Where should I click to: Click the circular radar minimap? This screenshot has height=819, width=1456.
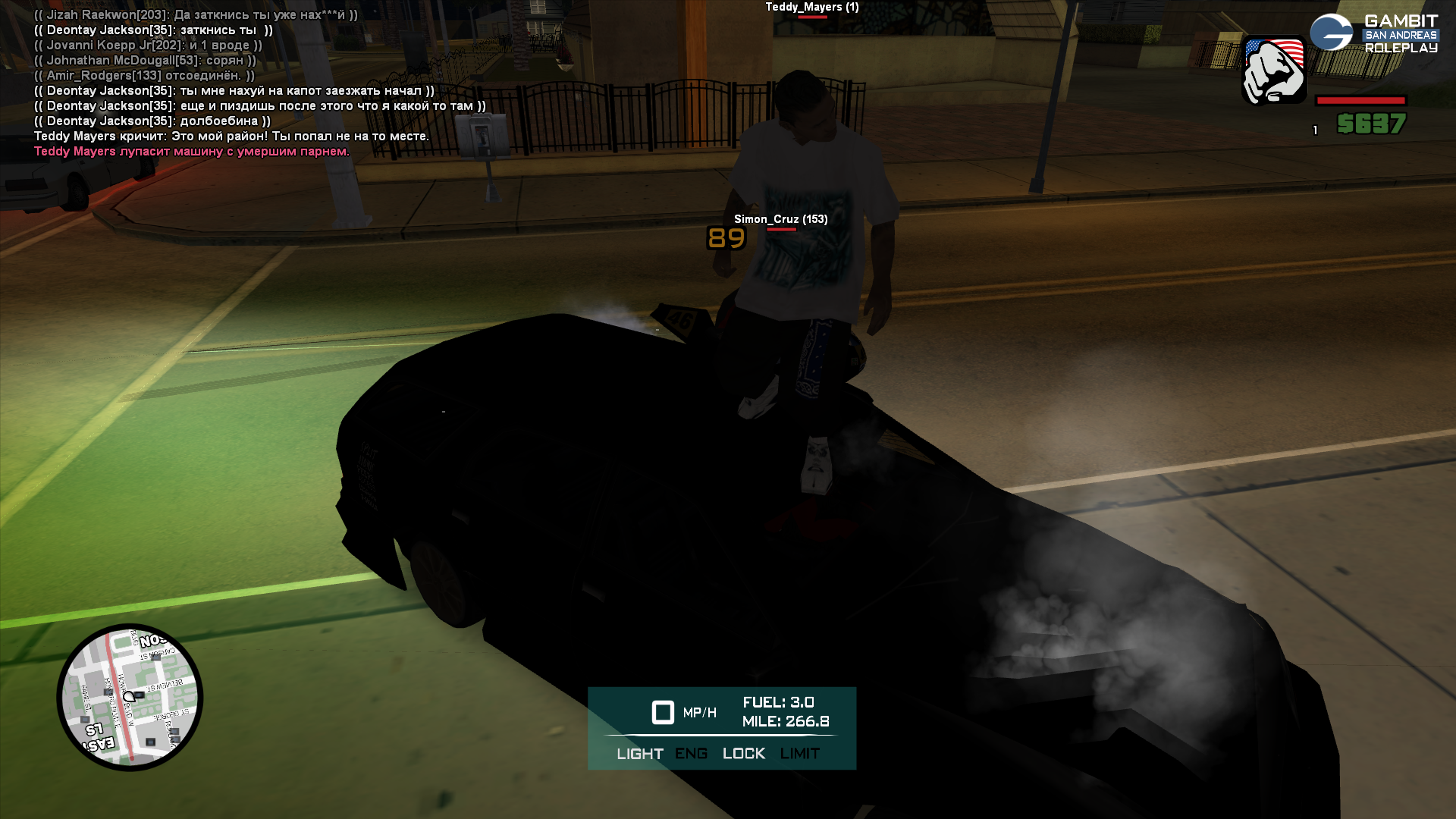[130, 697]
